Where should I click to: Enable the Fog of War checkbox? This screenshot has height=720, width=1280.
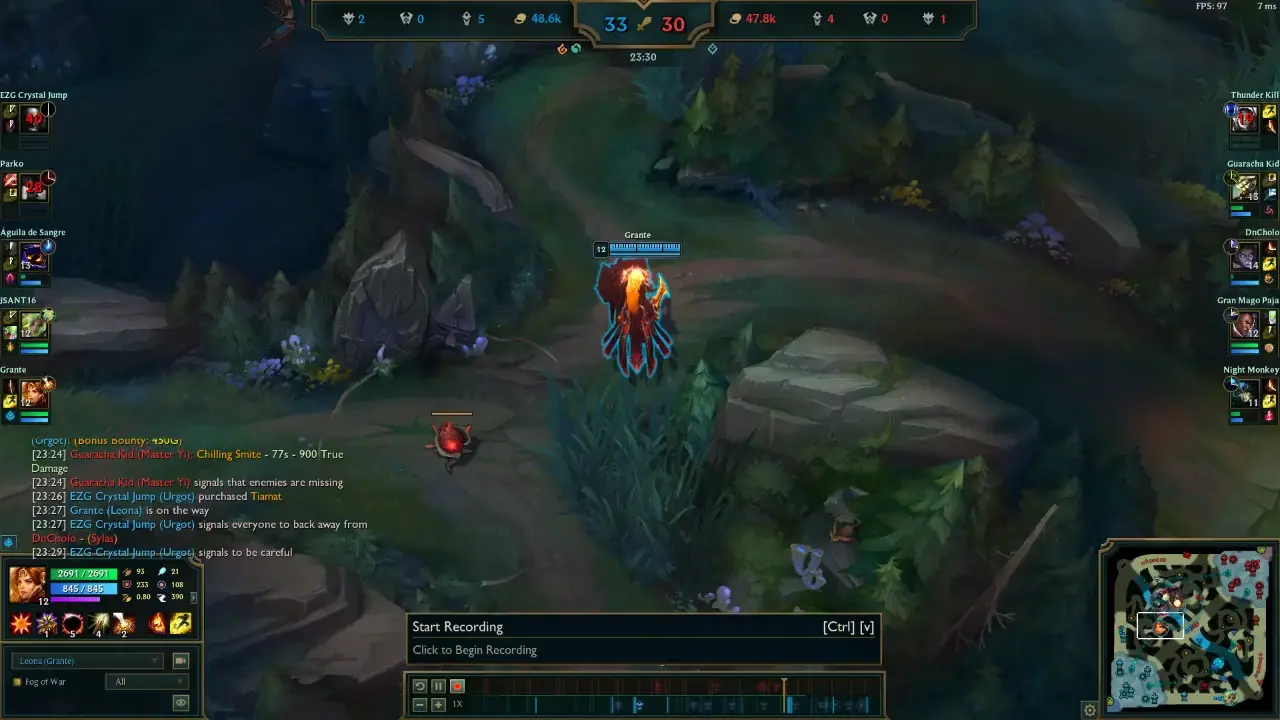point(17,681)
